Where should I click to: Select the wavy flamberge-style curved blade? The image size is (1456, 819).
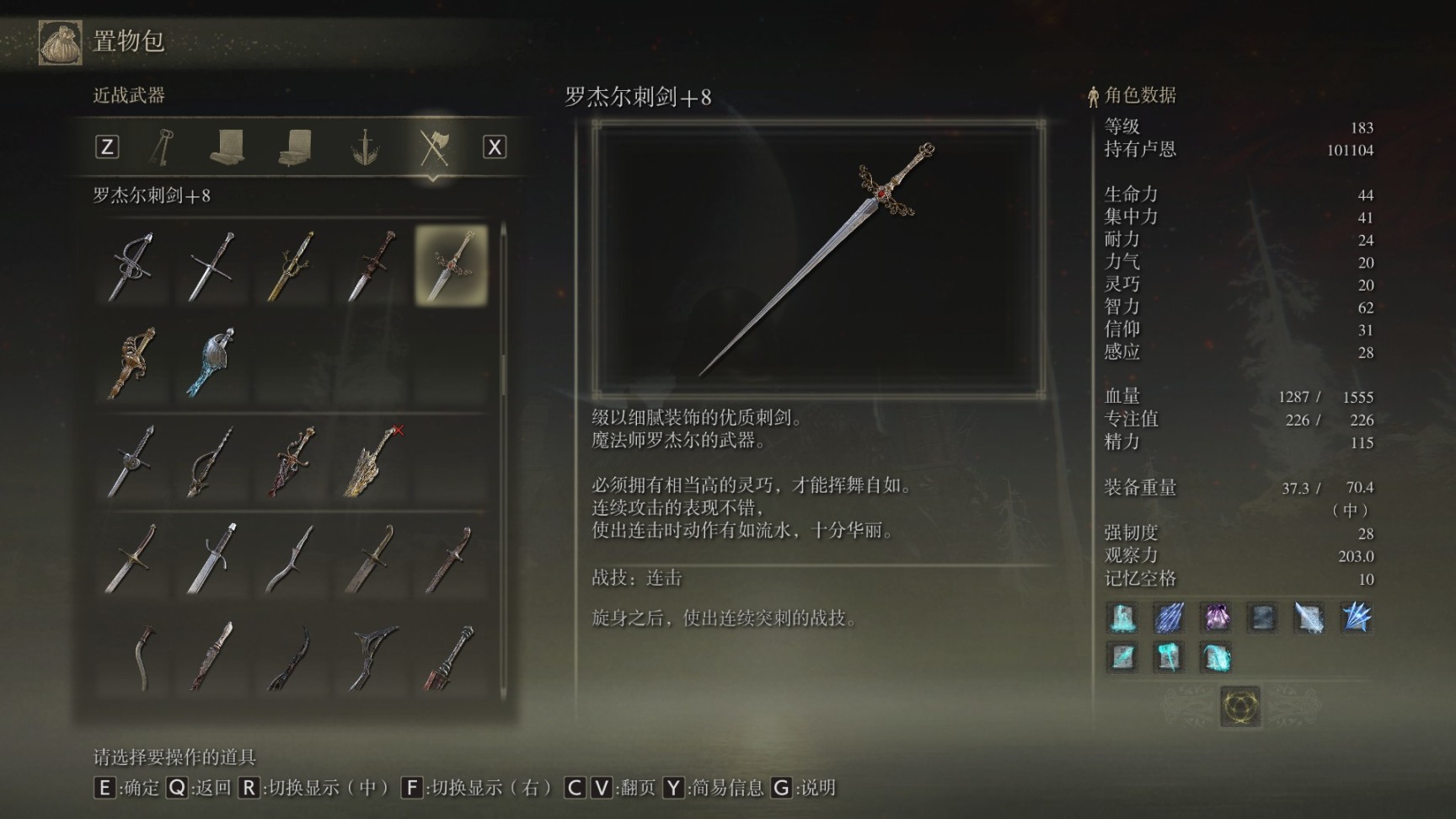pos(291,558)
